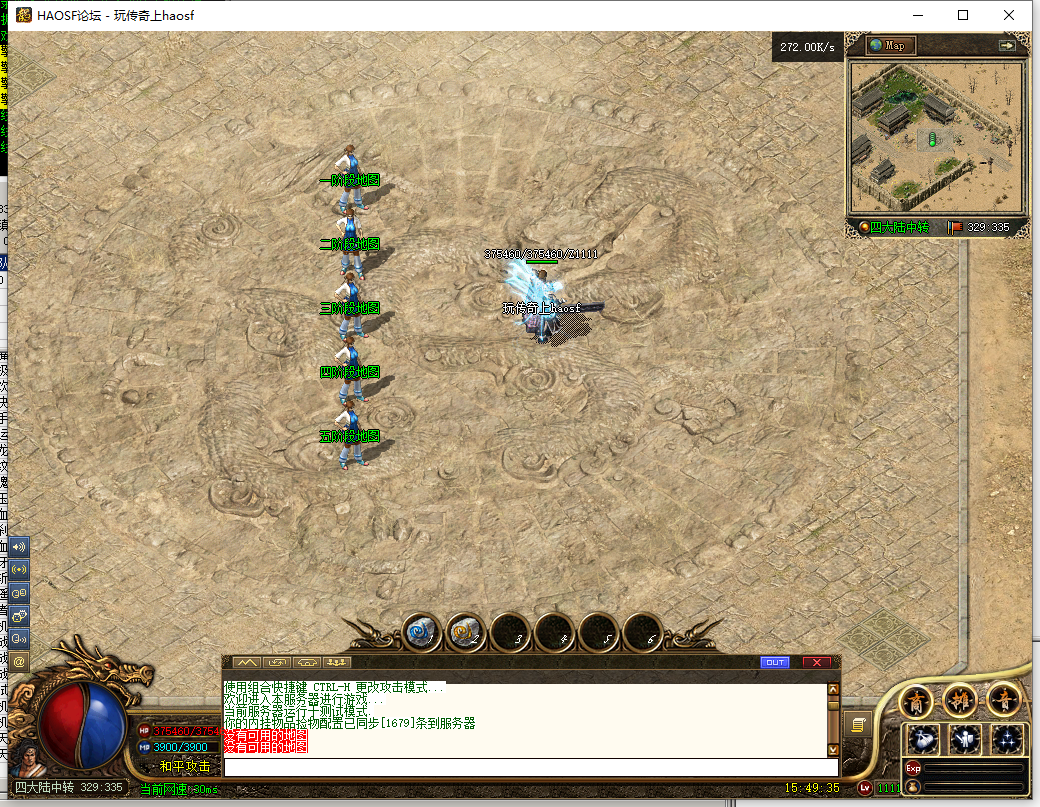Click the @ private message button
Image resolution: width=1040 pixels, height=807 pixels.
point(19,662)
